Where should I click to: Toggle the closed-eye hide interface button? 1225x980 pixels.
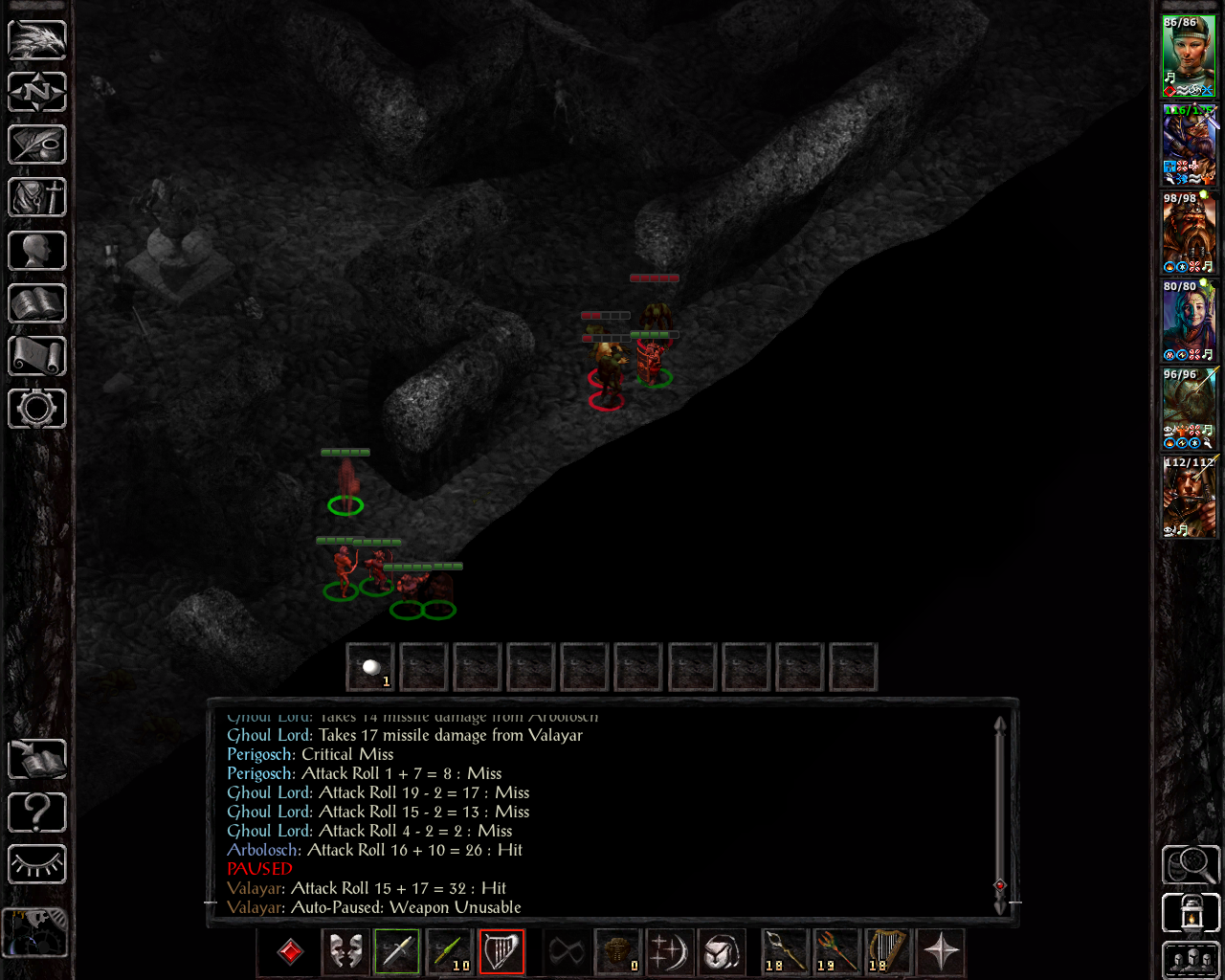click(37, 864)
